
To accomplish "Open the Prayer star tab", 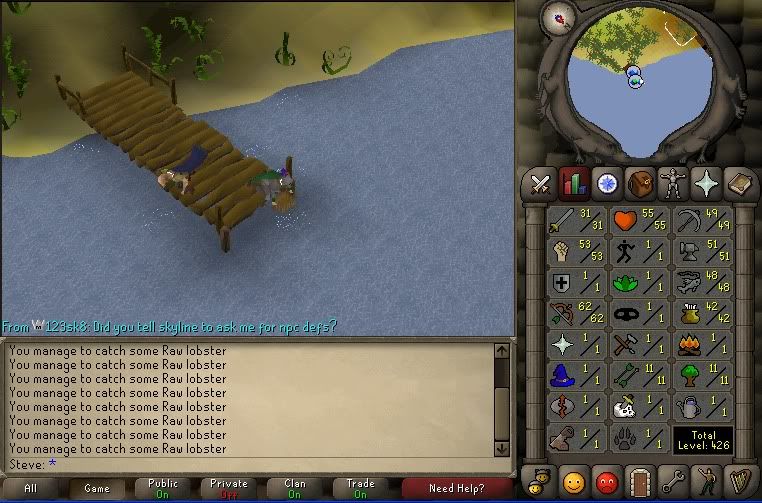I will (x=707, y=183).
